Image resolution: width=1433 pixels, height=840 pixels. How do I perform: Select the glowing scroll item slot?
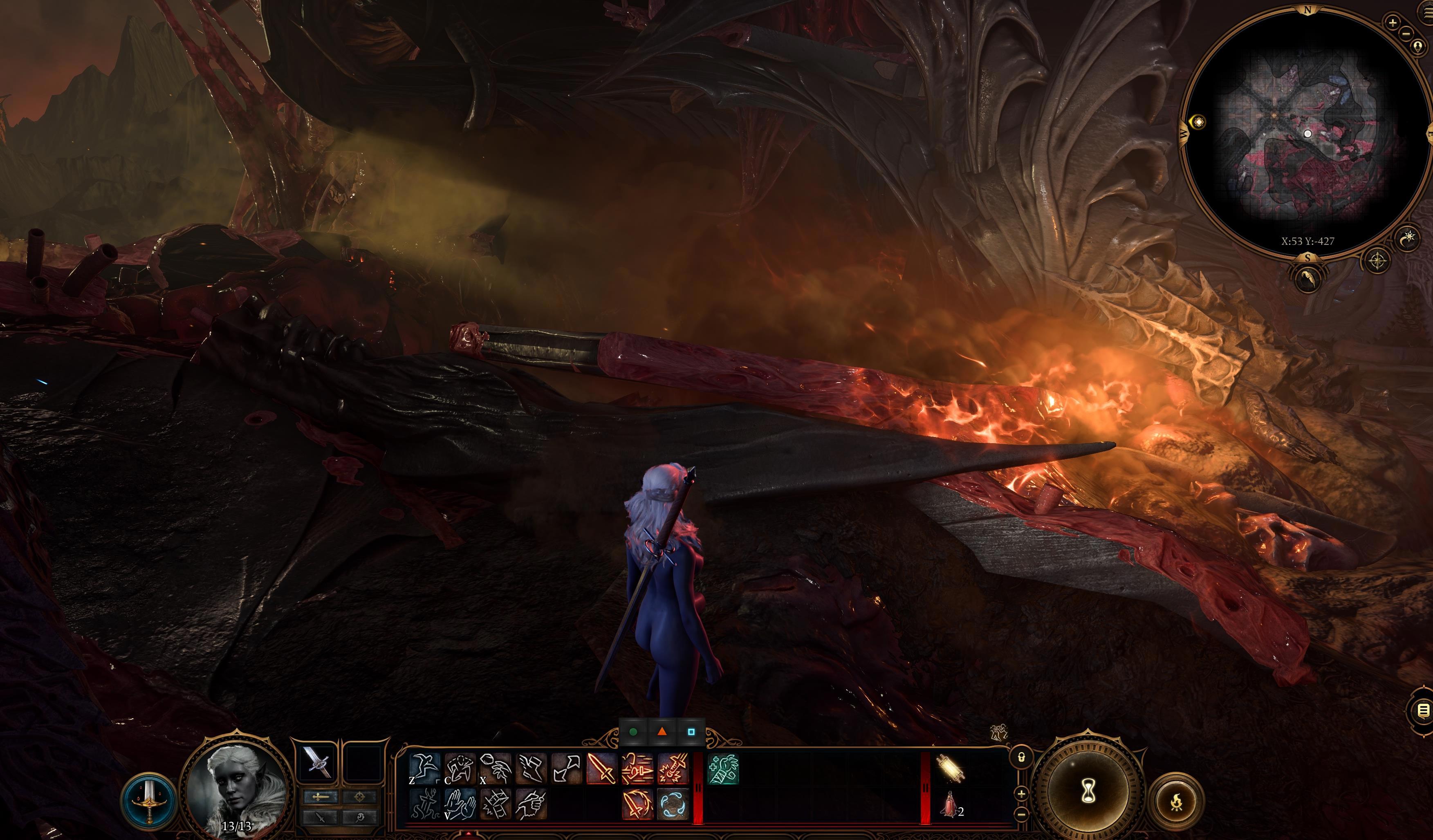click(x=948, y=768)
